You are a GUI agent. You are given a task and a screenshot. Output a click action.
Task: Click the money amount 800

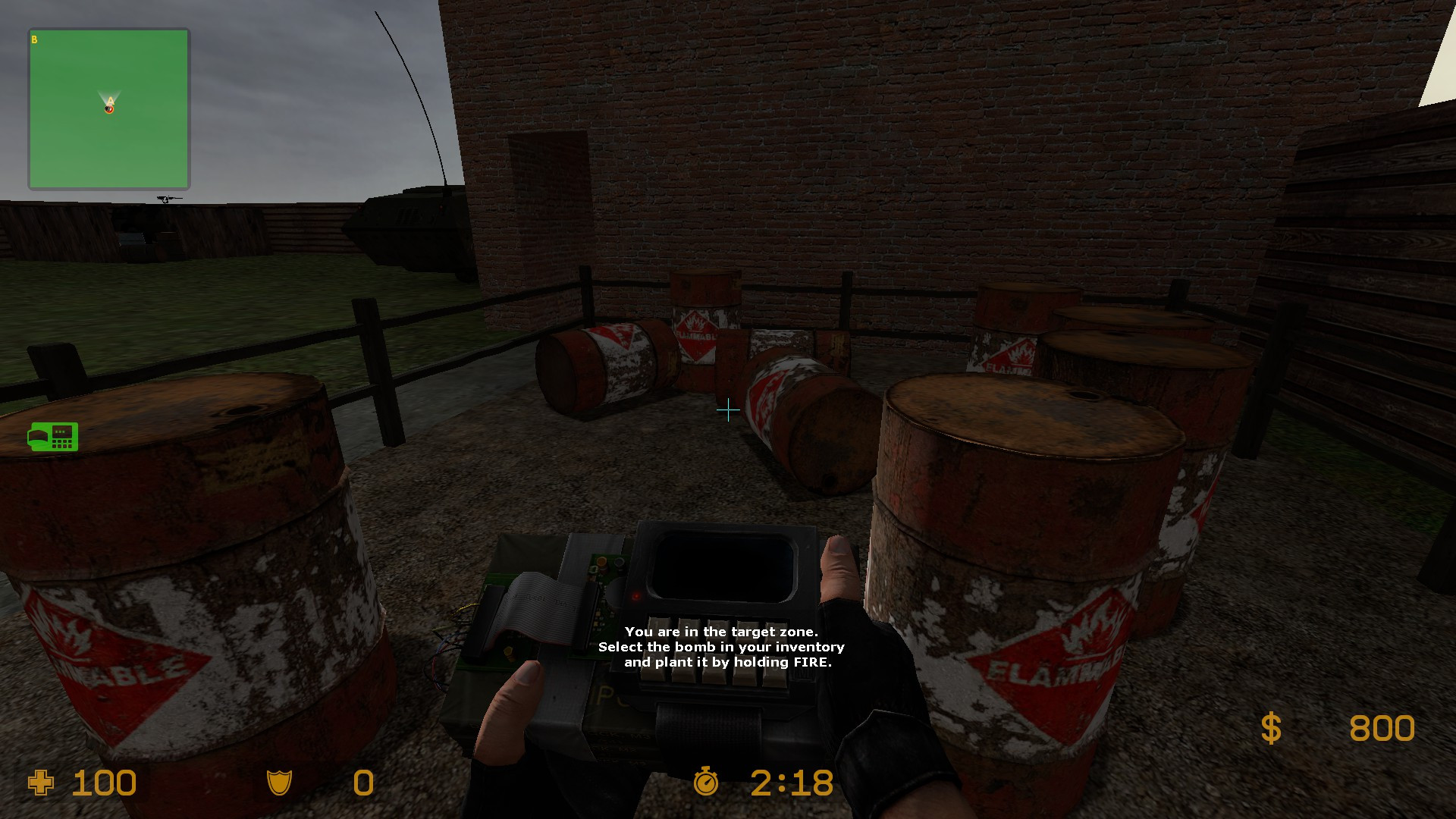click(1382, 729)
